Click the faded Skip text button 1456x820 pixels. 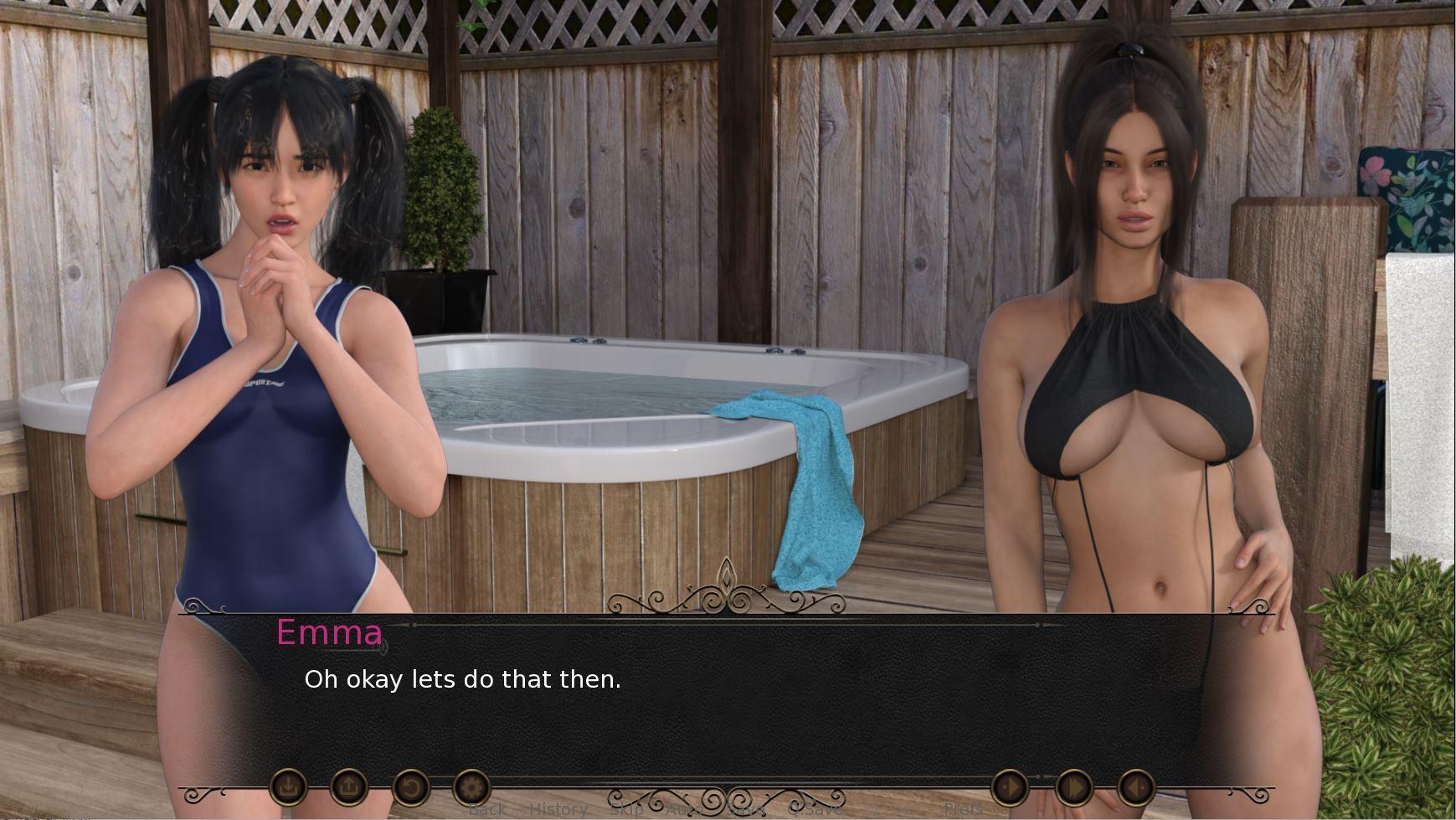626,809
